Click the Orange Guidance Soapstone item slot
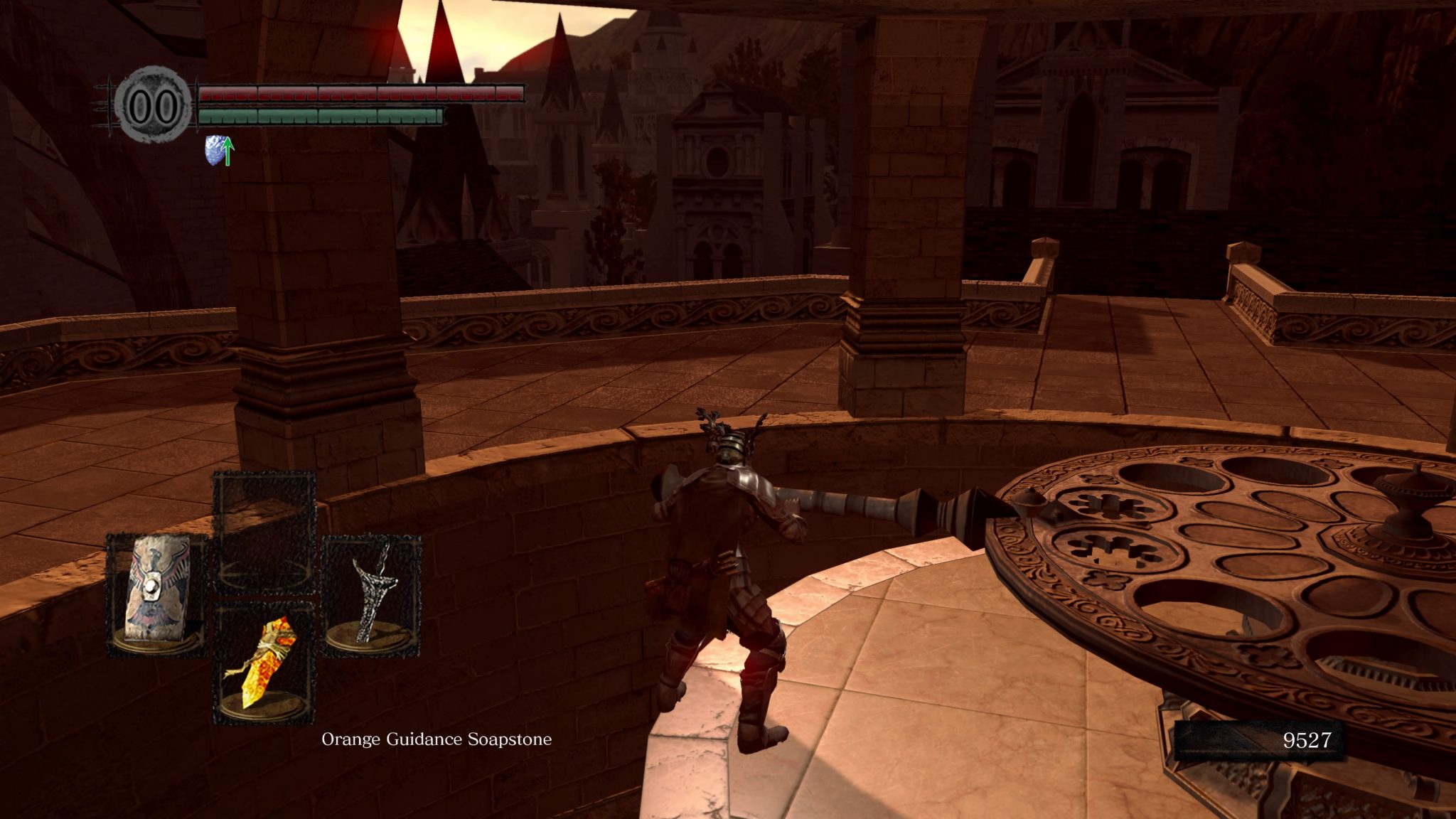 [264, 663]
